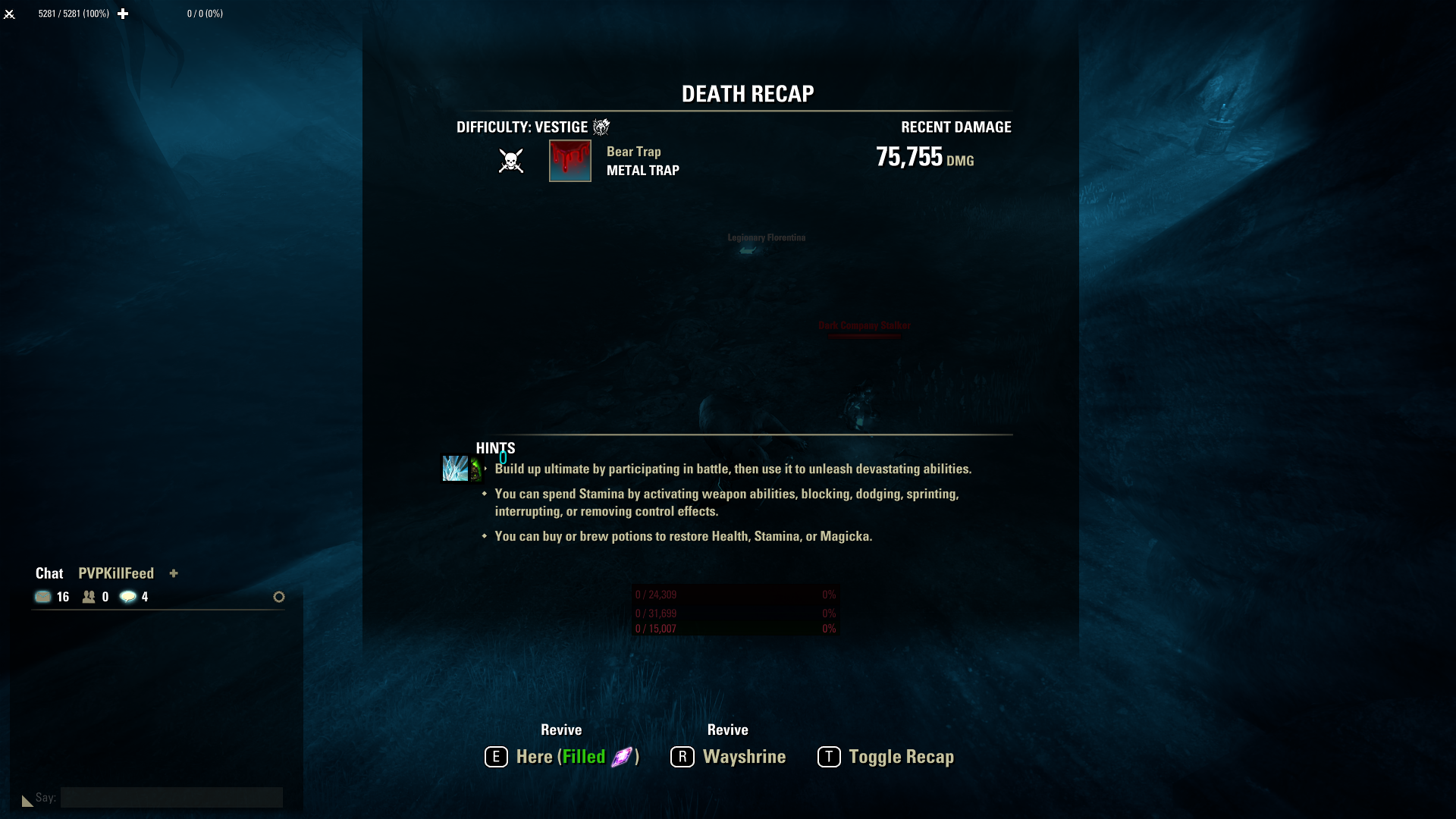Revive Here using a filled soul gem

coord(561,756)
